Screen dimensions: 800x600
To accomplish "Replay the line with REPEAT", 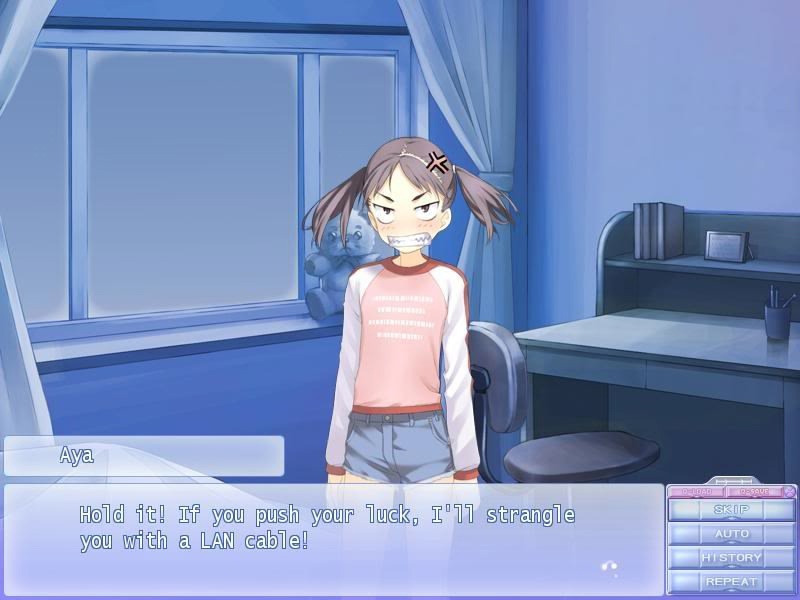I will (x=731, y=582).
